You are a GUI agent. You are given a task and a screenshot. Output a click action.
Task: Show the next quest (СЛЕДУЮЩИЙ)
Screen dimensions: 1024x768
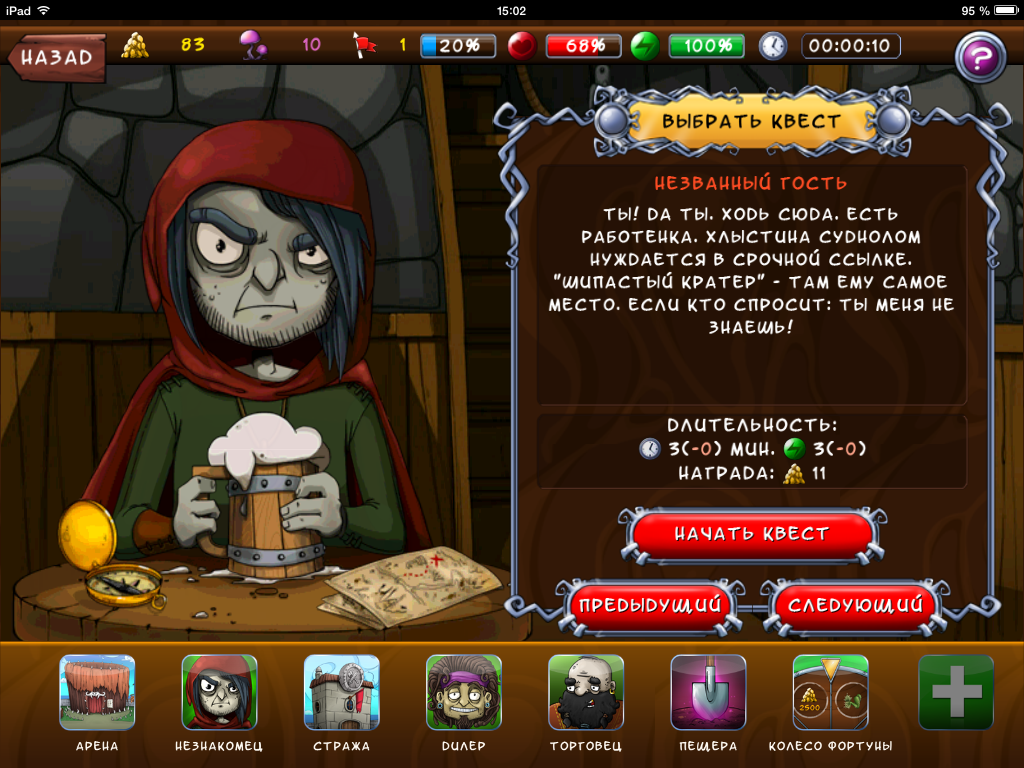click(x=853, y=605)
